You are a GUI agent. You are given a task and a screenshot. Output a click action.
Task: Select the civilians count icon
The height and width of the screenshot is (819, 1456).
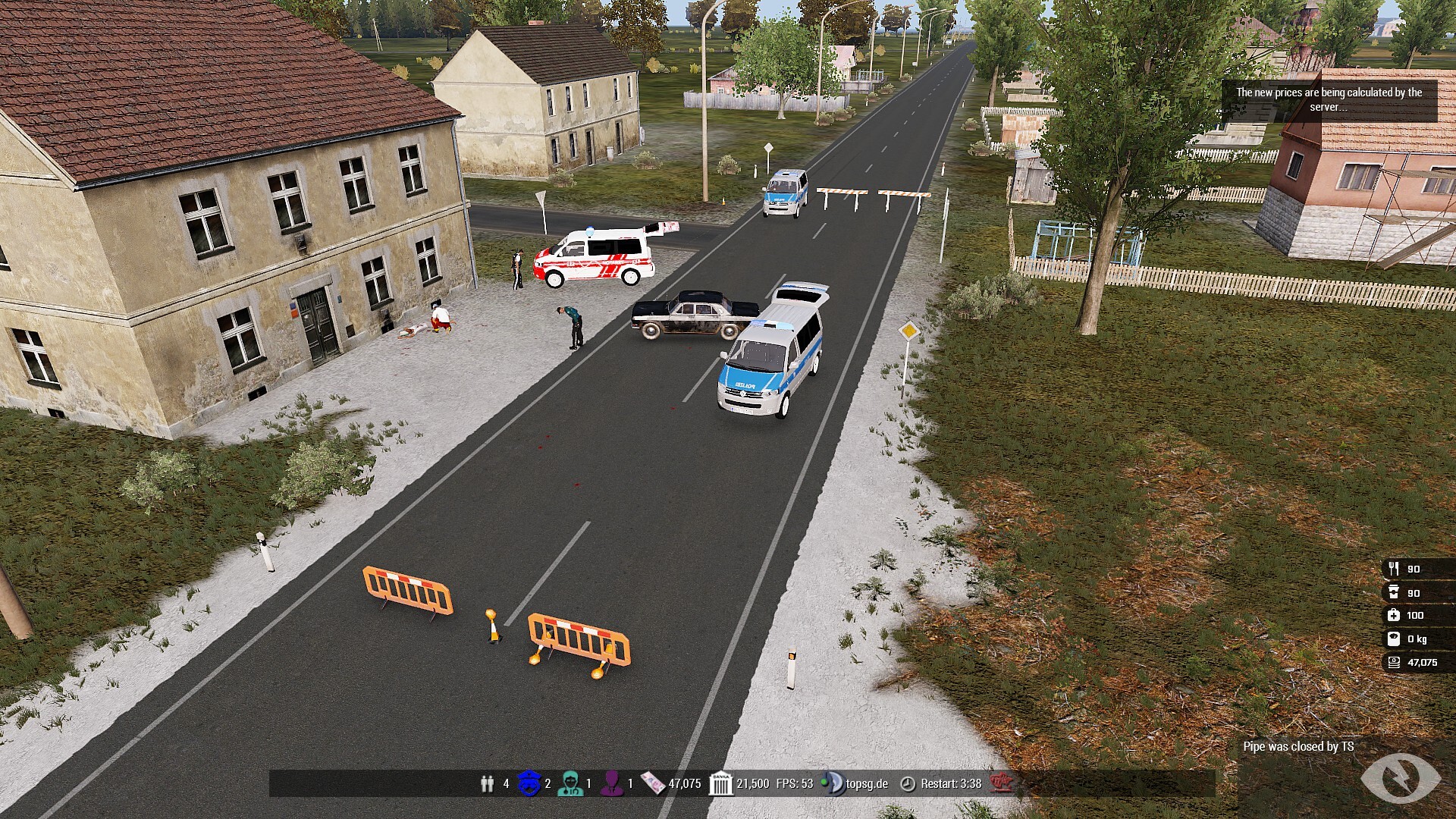coord(487,783)
